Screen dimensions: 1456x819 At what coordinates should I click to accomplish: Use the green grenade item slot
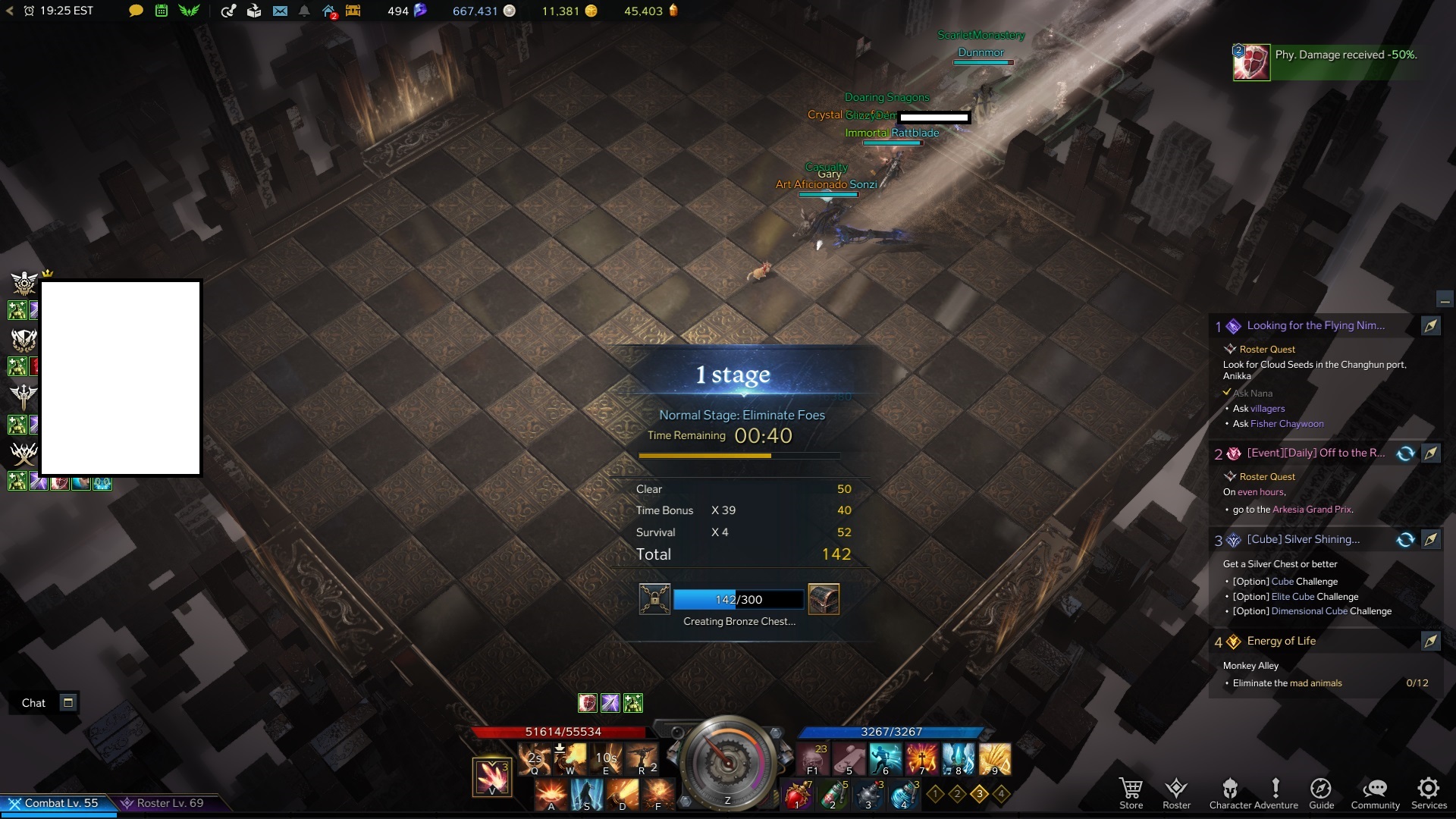pos(833,795)
